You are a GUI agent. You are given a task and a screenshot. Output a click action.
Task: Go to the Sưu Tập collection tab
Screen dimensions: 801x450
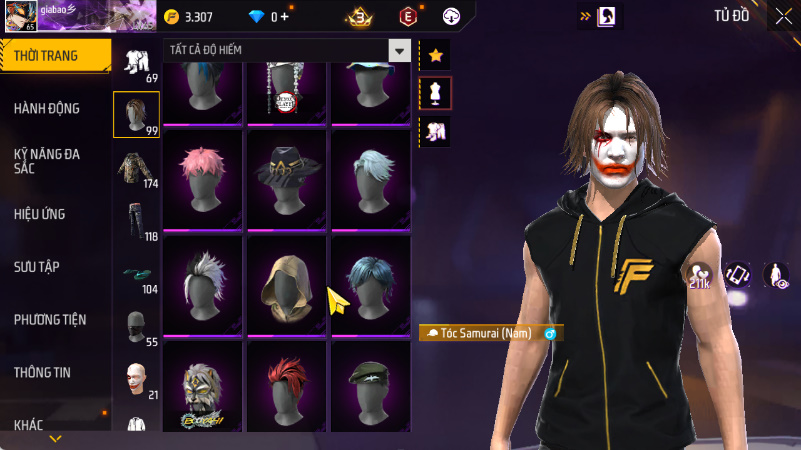[x=37, y=267]
